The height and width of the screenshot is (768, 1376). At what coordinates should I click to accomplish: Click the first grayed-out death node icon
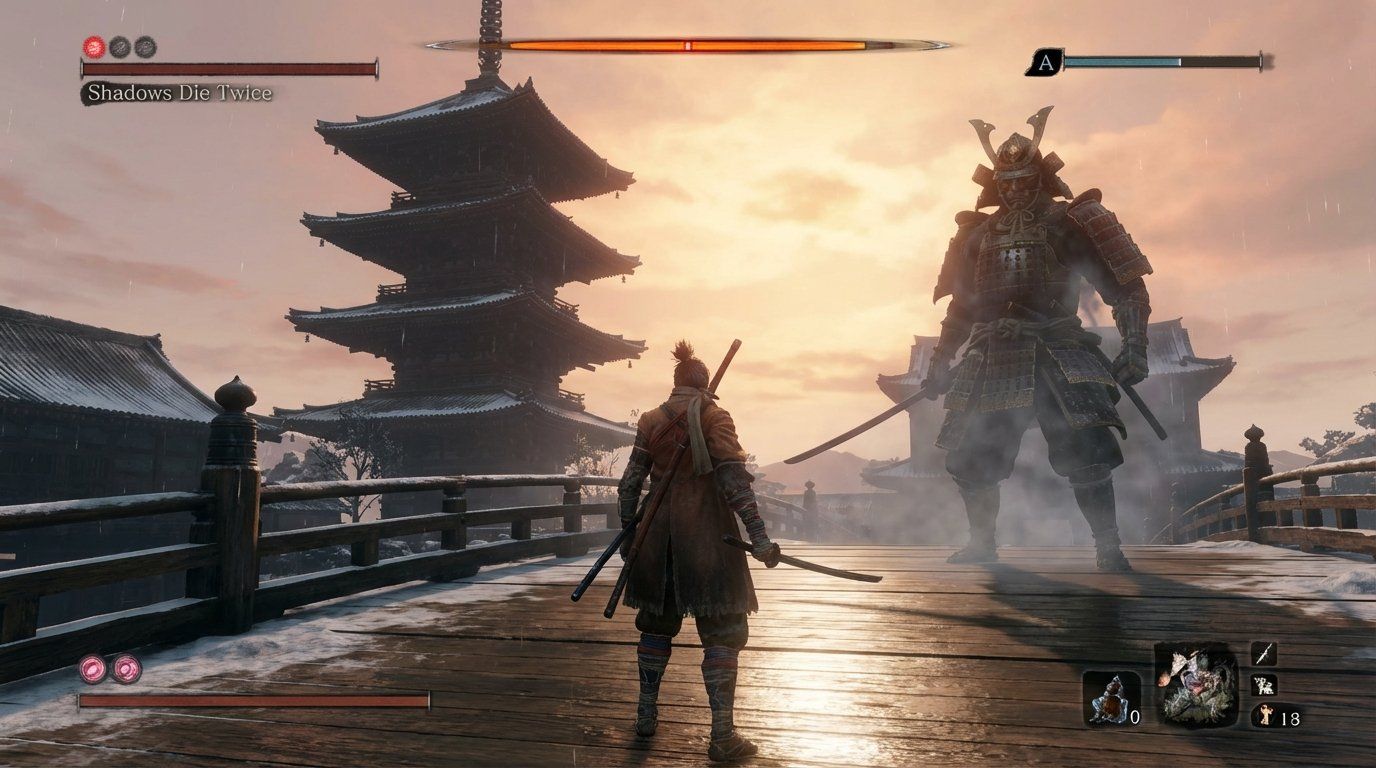pyautogui.click(x=120, y=45)
